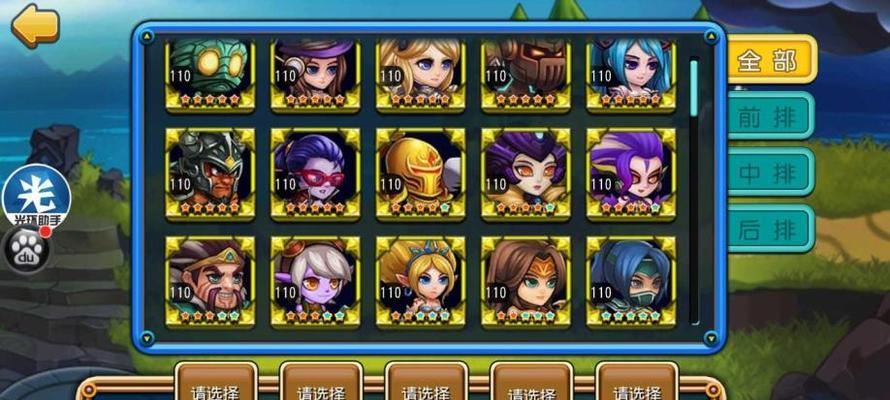Choose the woman wearing red glasses
The width and height of the screenshot is (890, 400).
coord(315,172)
